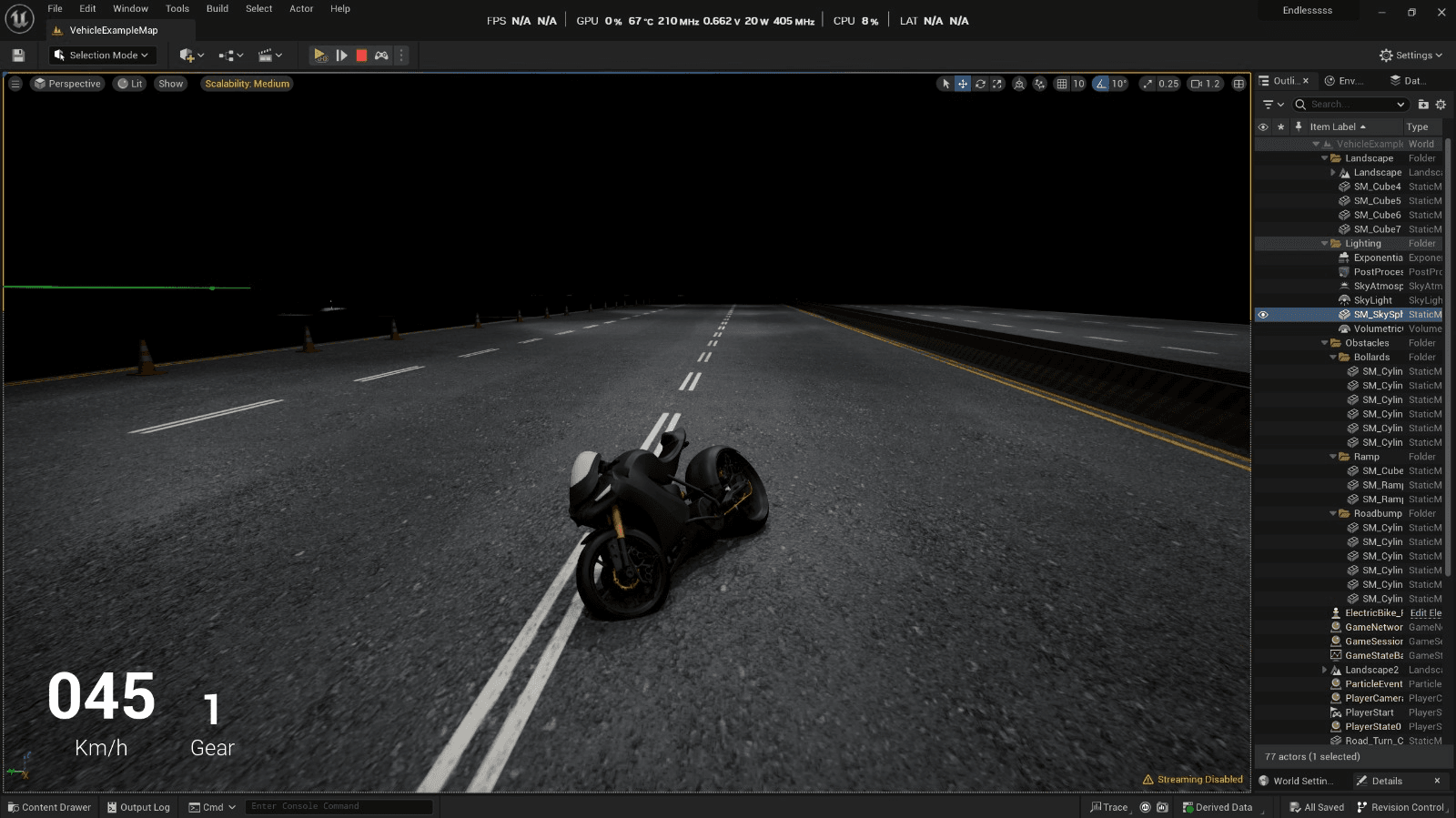Image resolution: width=1456 pixels, height=818 pixels.
Task: Open the Tools menu
Action: click(176, 8)
